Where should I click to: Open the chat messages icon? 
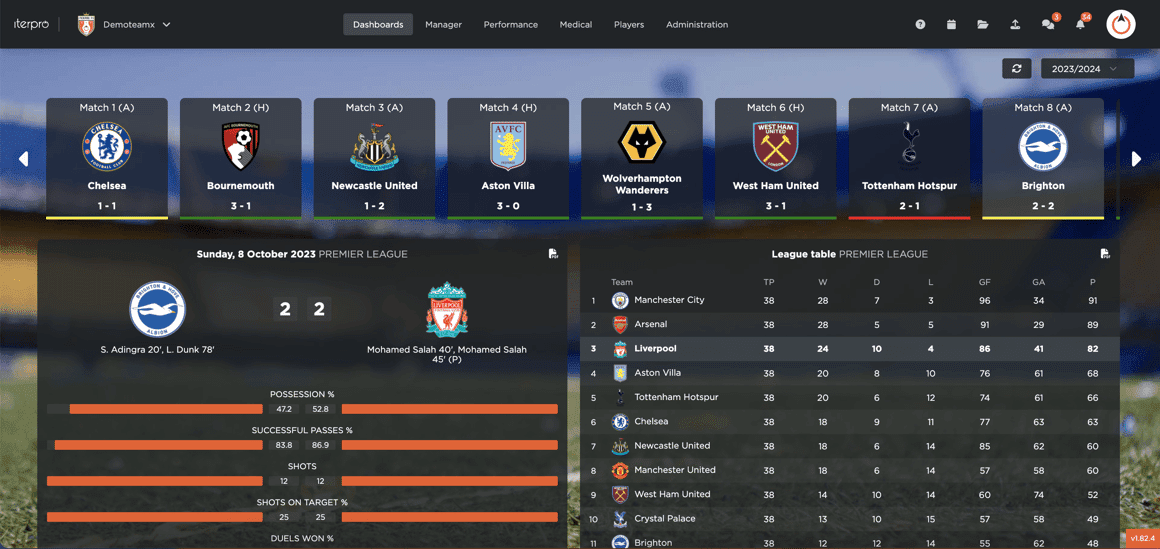pos(1048,24)
